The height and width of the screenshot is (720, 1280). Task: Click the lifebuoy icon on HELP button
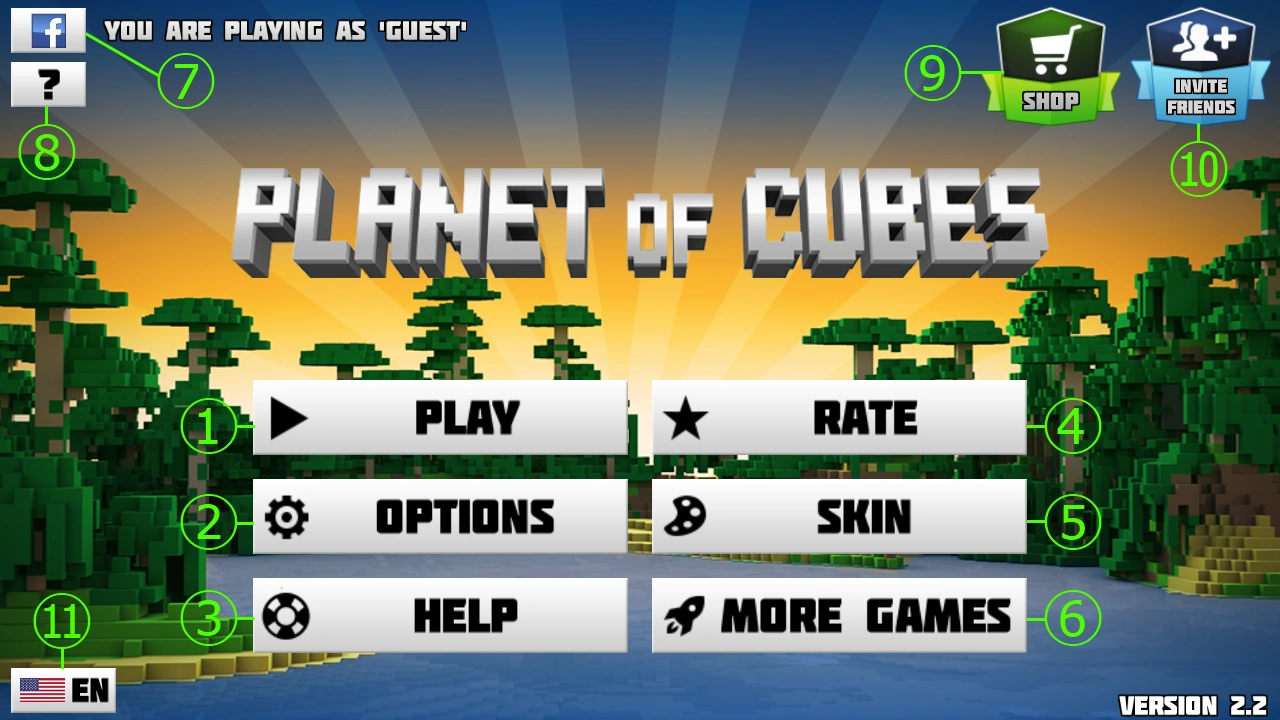coord(287,614)
